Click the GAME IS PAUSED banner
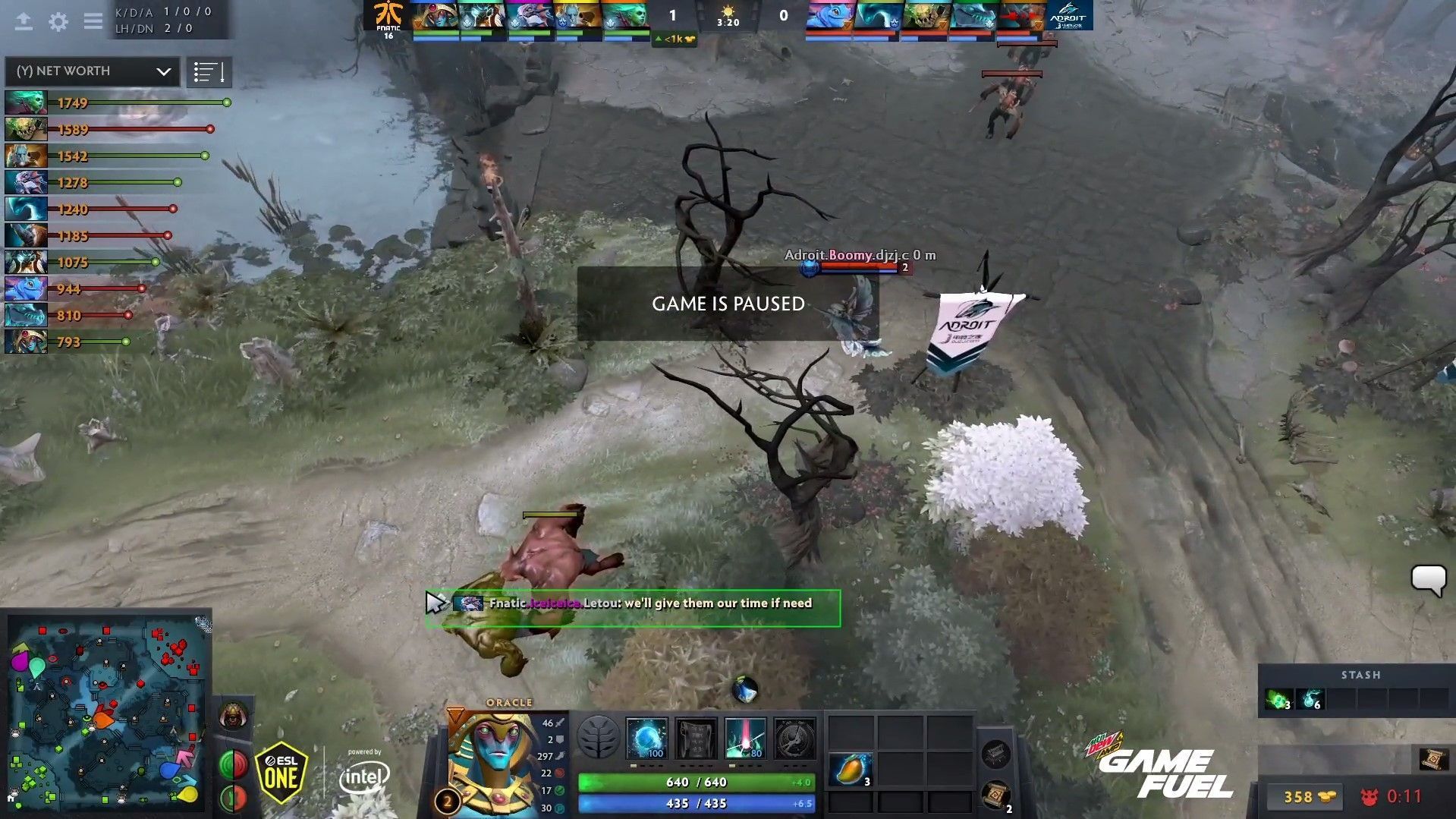Viewport: 1456px width, 819px height. (728, 304)
